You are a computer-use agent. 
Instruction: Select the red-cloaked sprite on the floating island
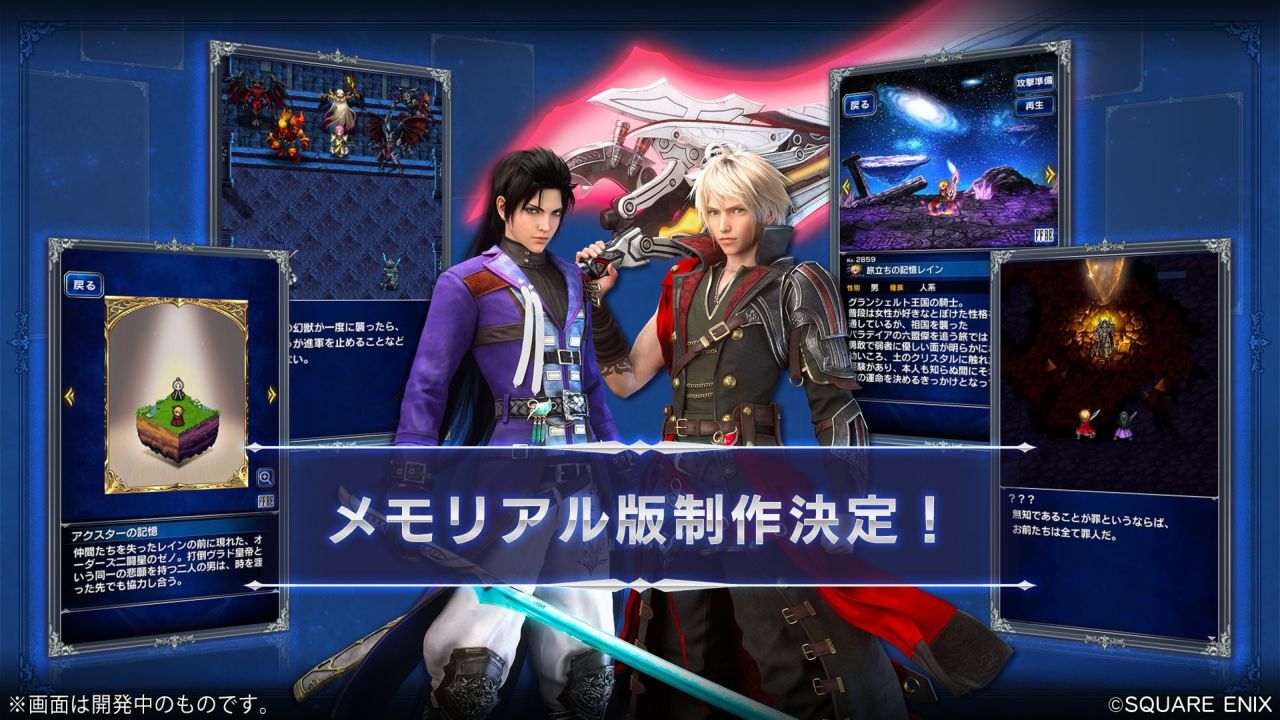click(178, 417)
